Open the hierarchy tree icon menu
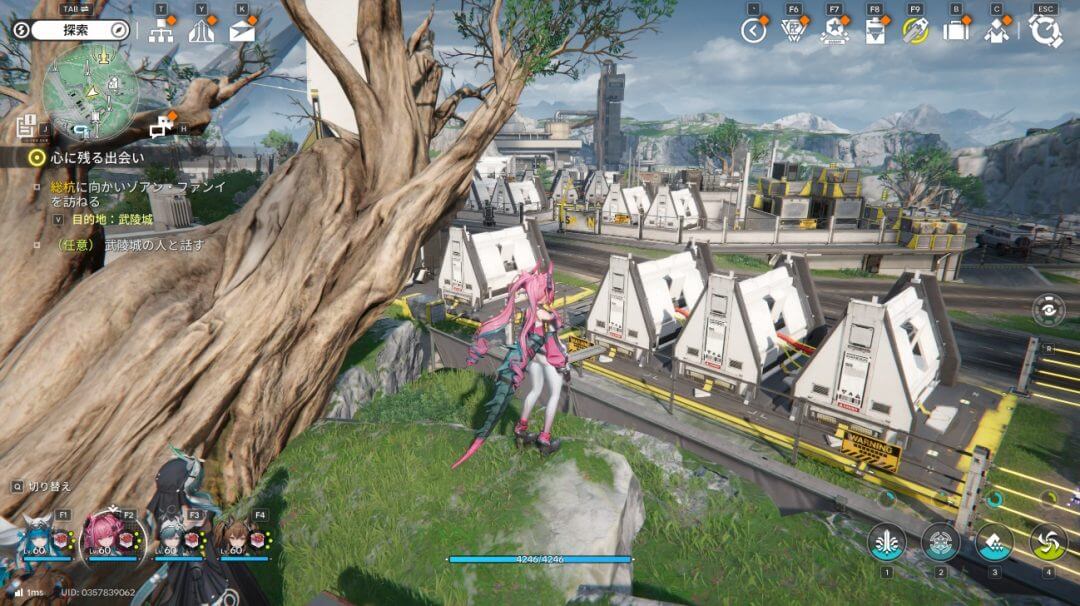Viewport: 1080px width, 606px height. tap(161, 31)
